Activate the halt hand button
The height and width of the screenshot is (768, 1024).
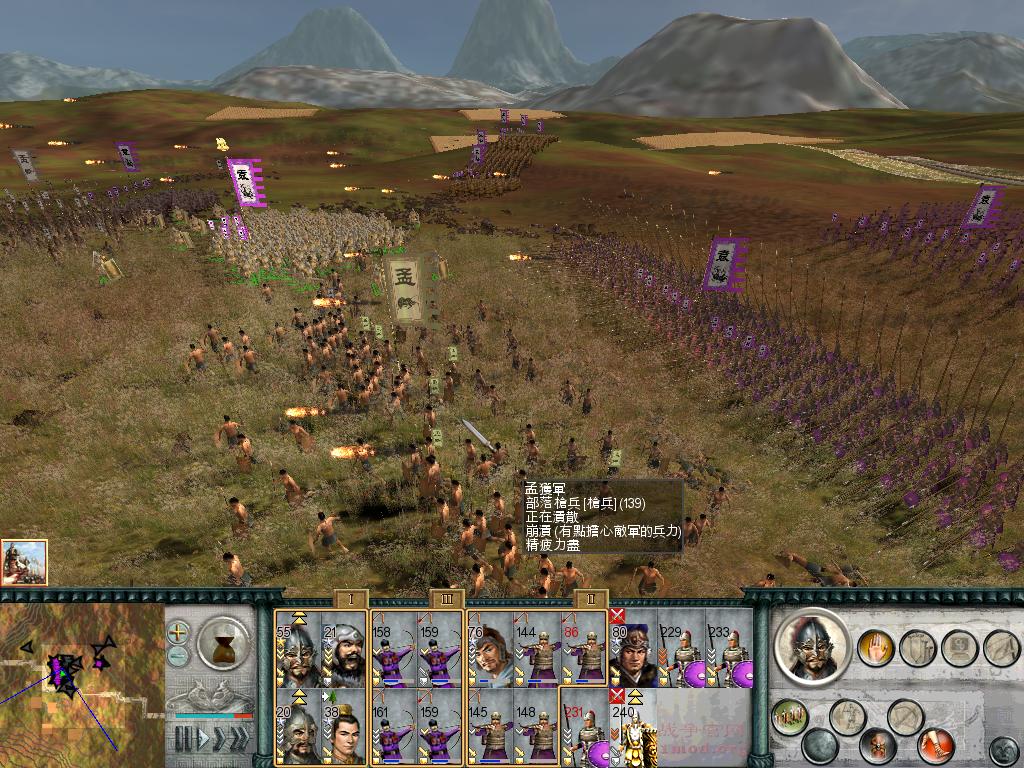(876, 648)
